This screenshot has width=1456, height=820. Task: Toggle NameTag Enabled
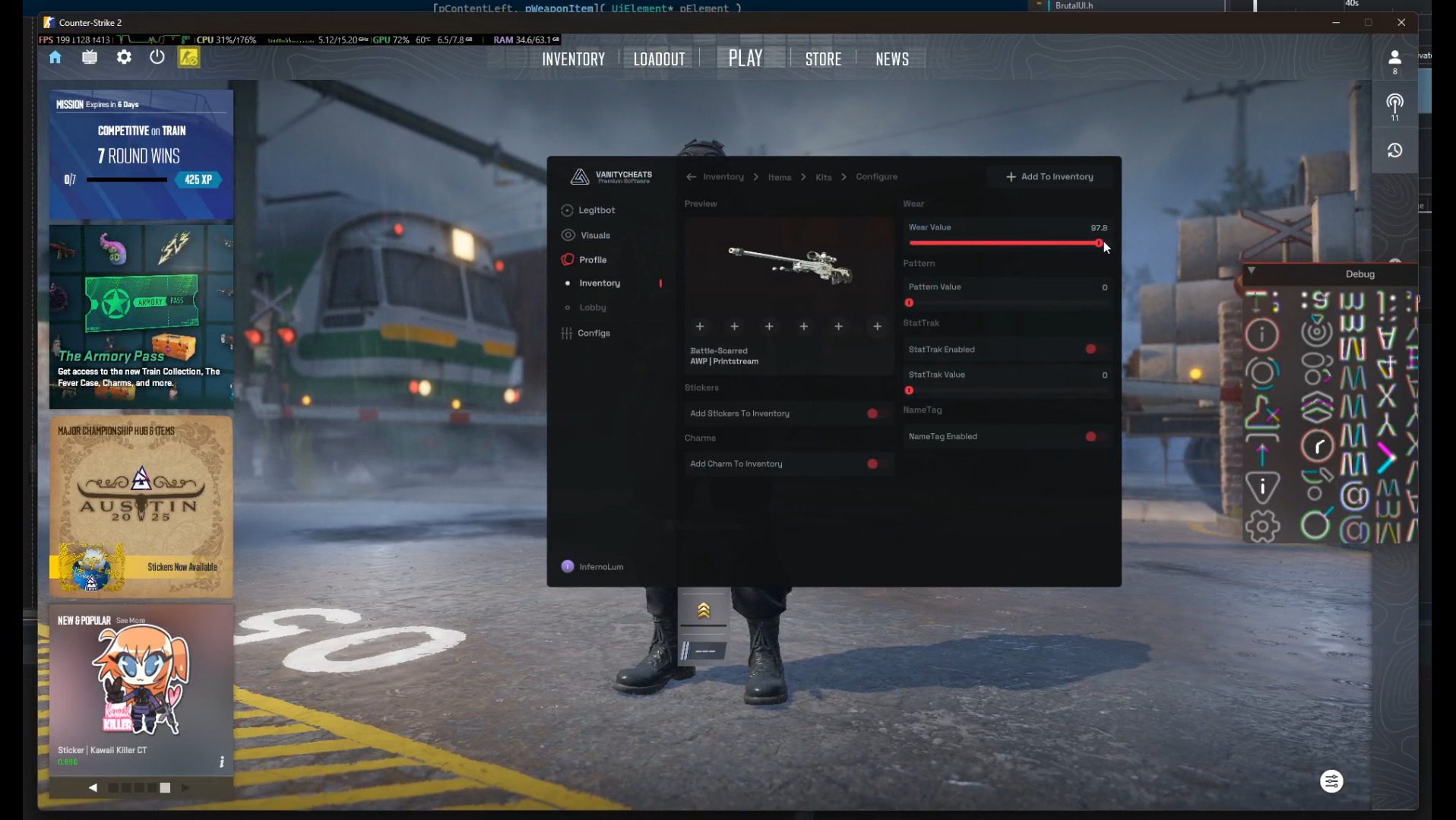click(1091, 437)
